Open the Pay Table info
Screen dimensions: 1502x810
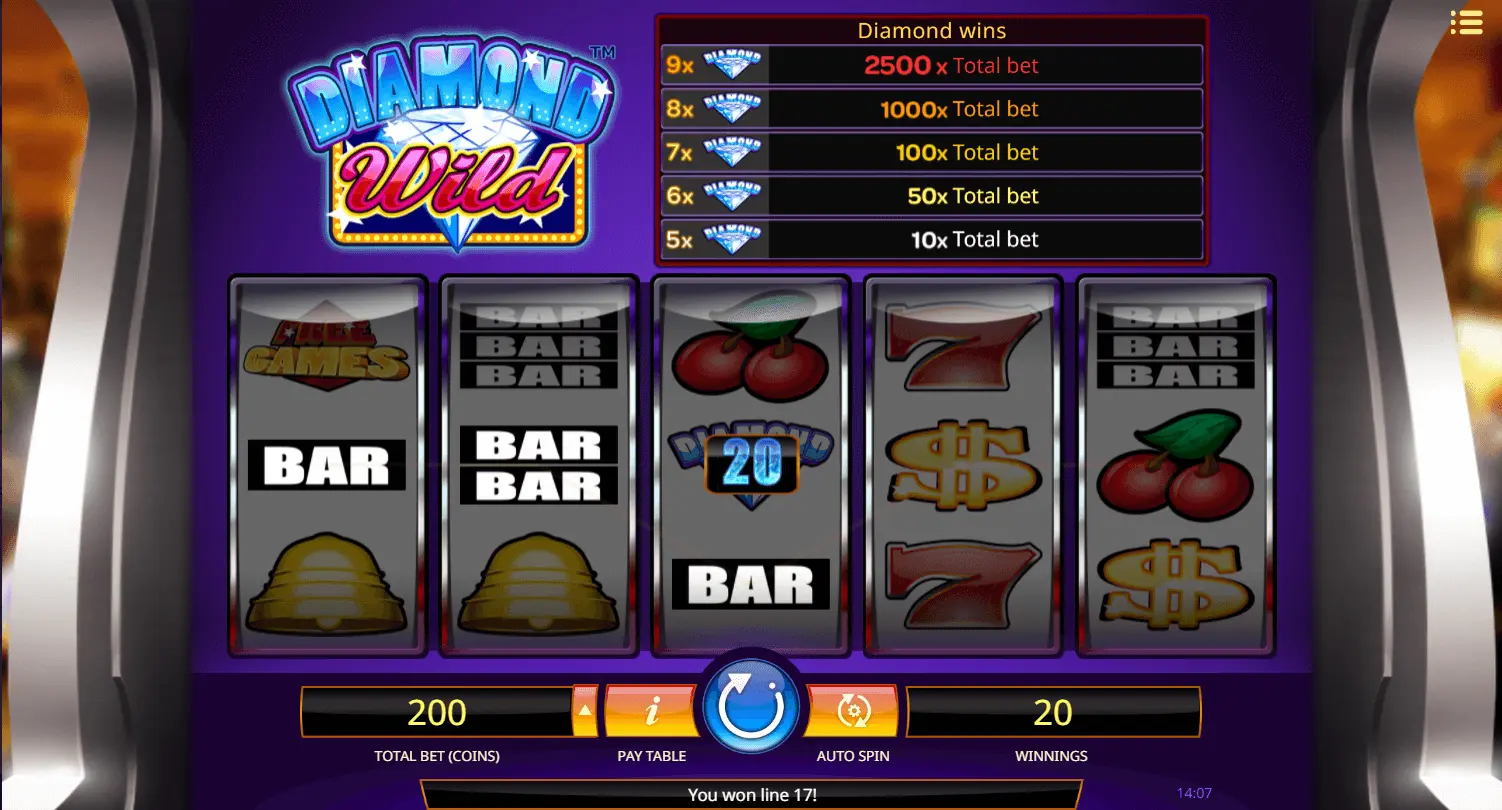651,711
